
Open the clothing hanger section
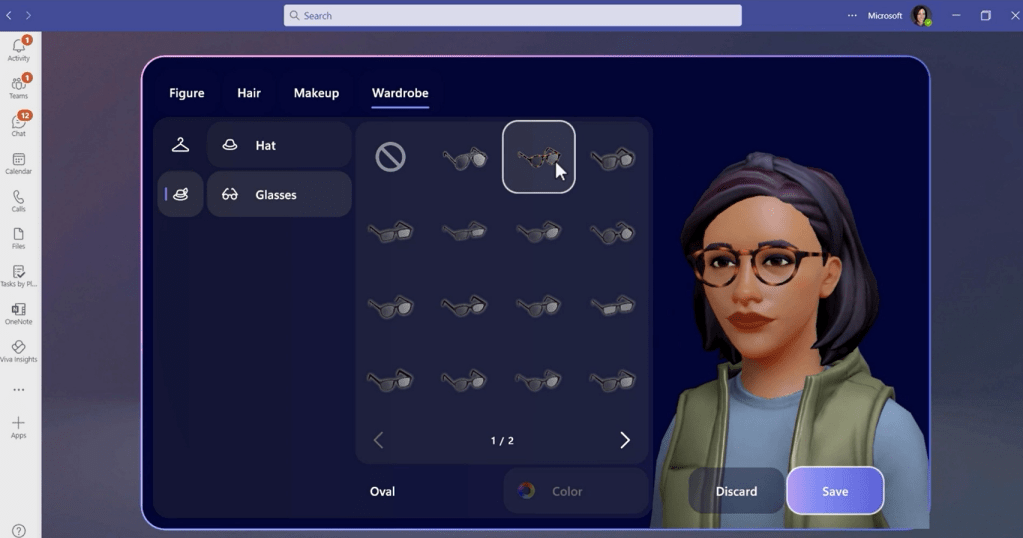(x=180, y=145)
